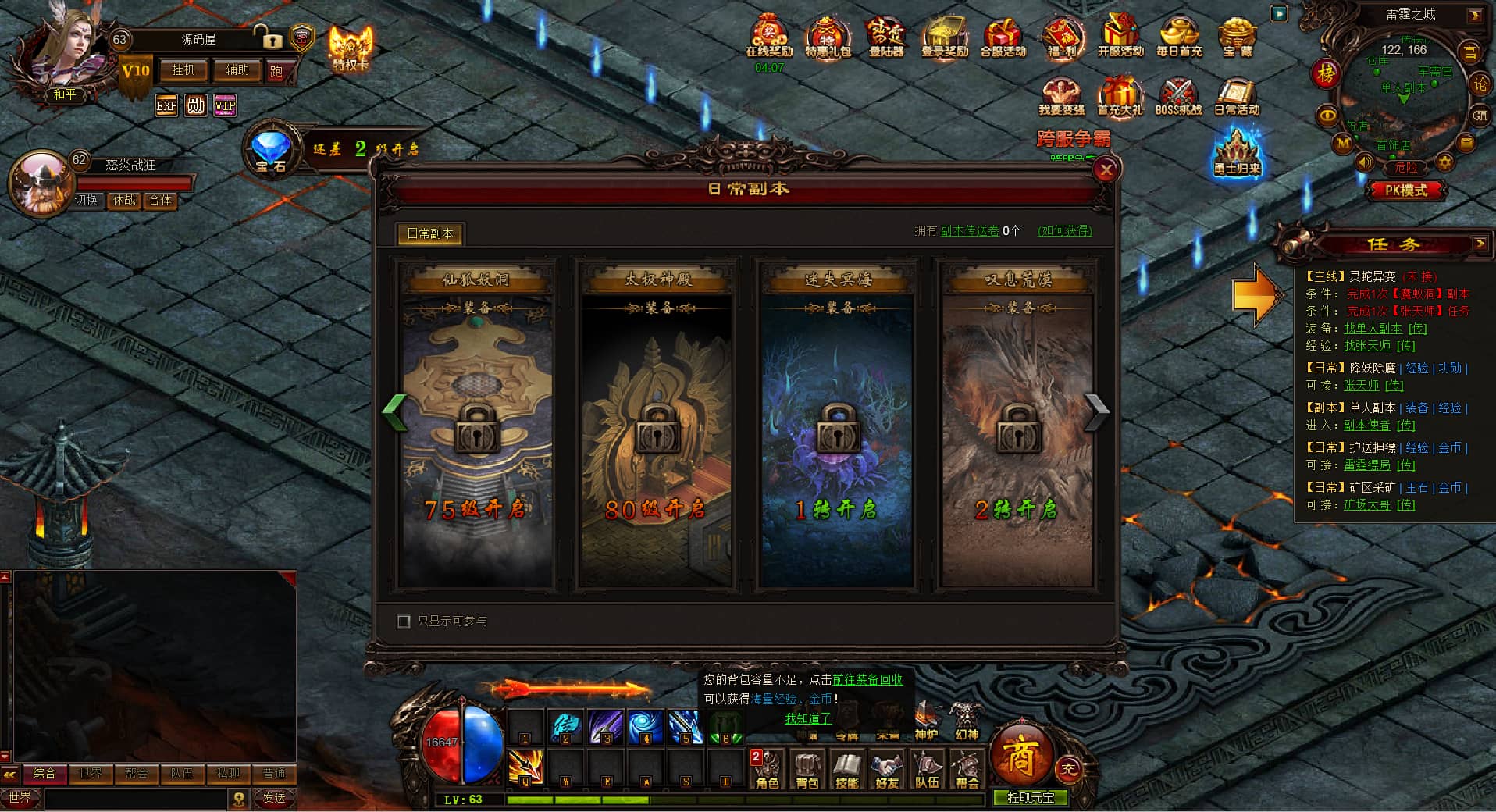This screenshot has width=1496, height=812.
Task: Open the 背包 bag button
Action: 807,769
